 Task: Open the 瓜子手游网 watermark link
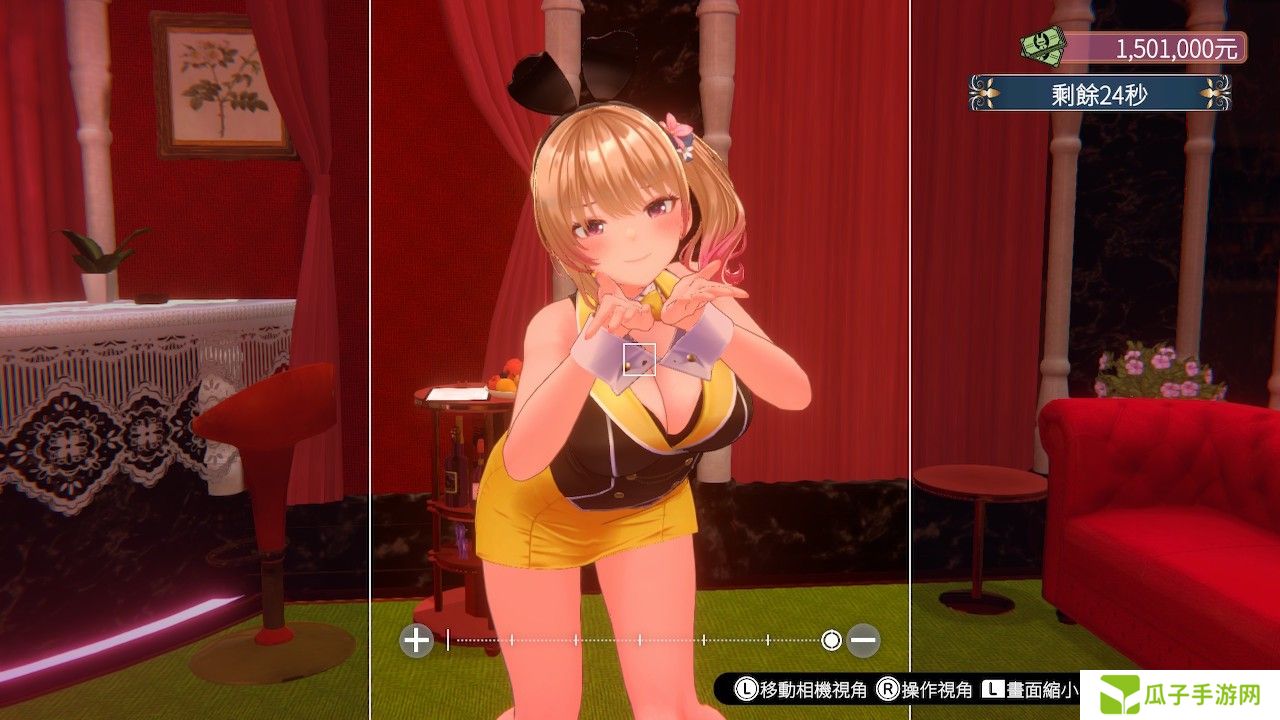1180,695
